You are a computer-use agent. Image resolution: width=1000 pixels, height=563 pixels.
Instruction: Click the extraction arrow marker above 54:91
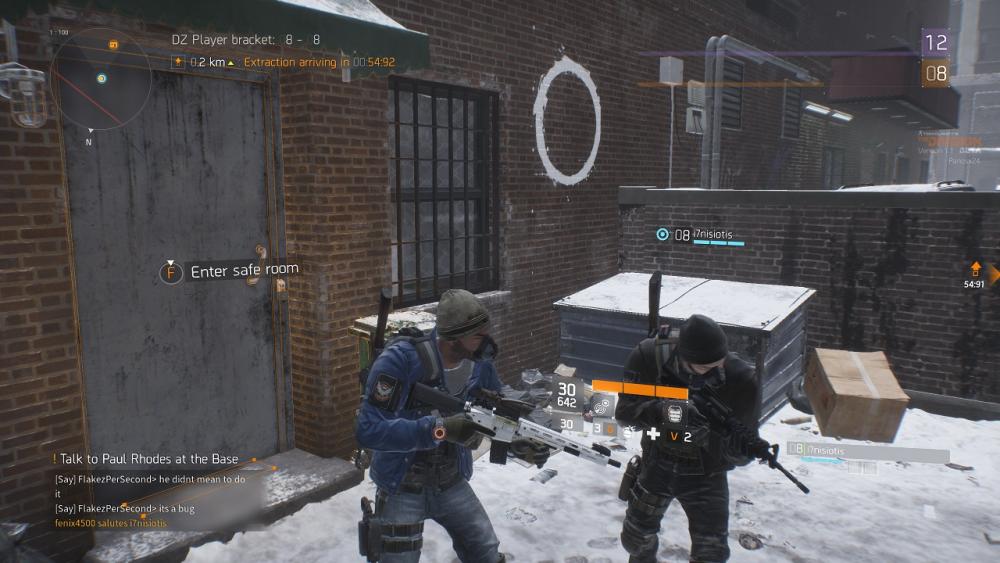975,269
